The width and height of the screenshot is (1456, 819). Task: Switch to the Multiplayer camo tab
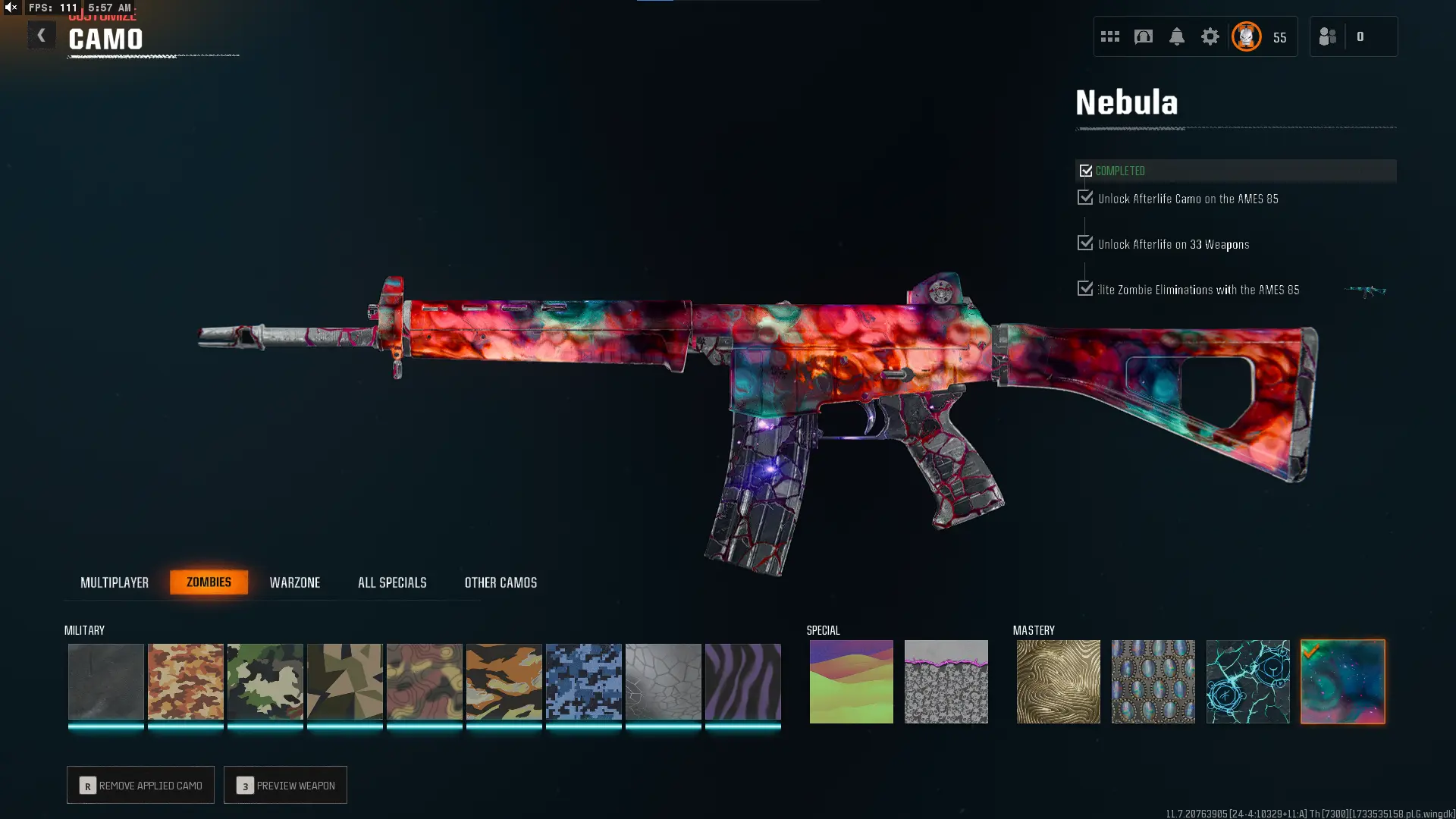pos(115,582)
